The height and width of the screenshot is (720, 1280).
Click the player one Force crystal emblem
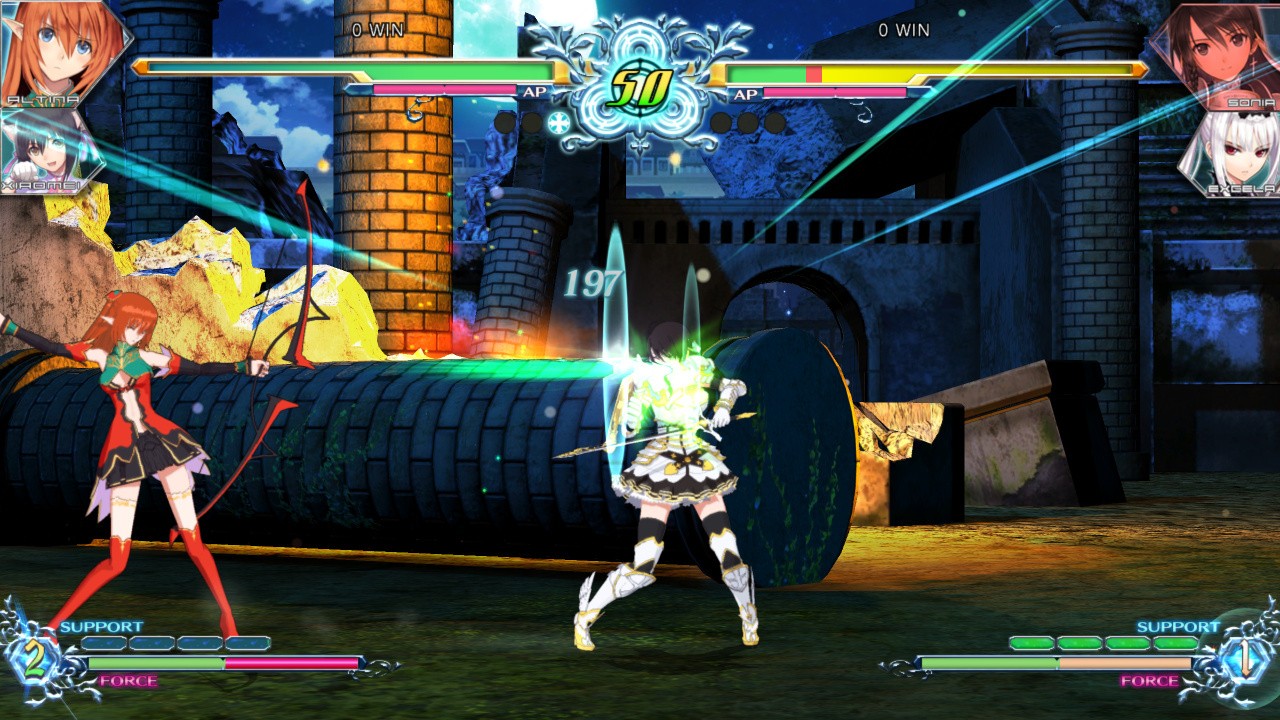tap(35, 660)
